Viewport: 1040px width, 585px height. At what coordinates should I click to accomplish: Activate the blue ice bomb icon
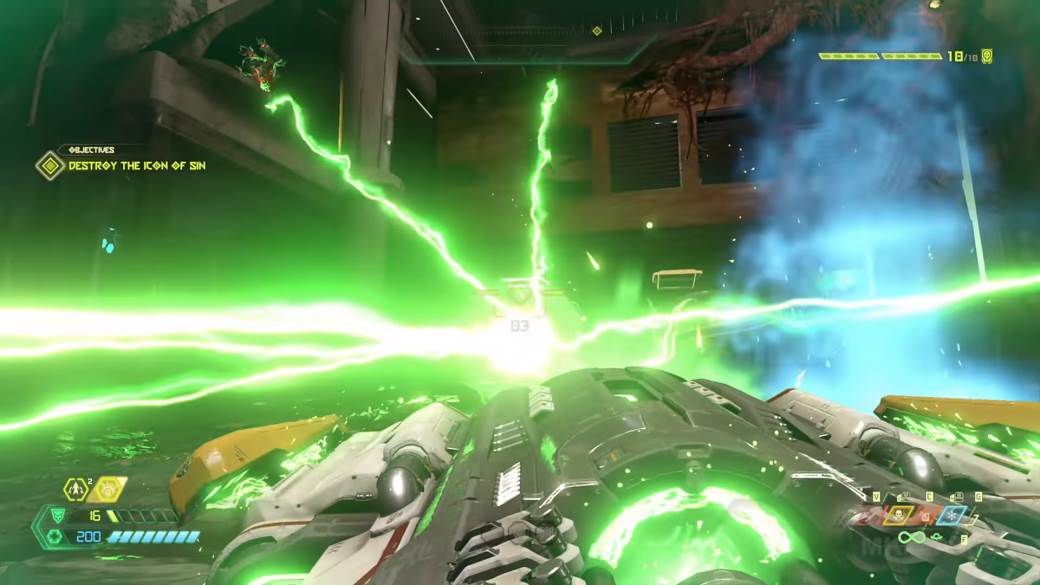click(951, 515)
